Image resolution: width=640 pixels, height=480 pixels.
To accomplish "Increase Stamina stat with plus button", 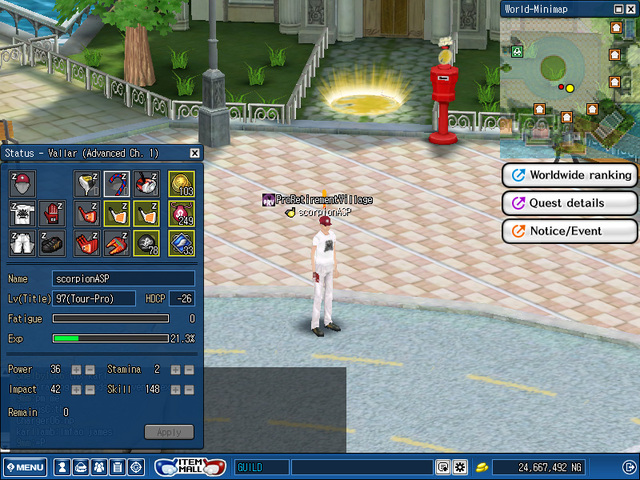I will tap(175, 370).
